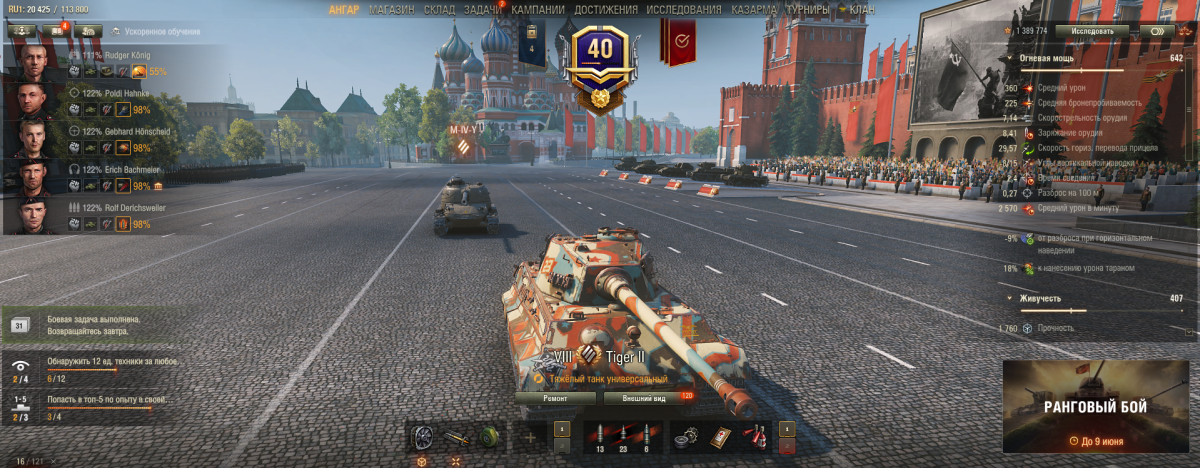The width and height of the screenshot is (1200, 468).
Task: Collapse the Огневая мощь firepower section
Action: tap(1007, 58)
